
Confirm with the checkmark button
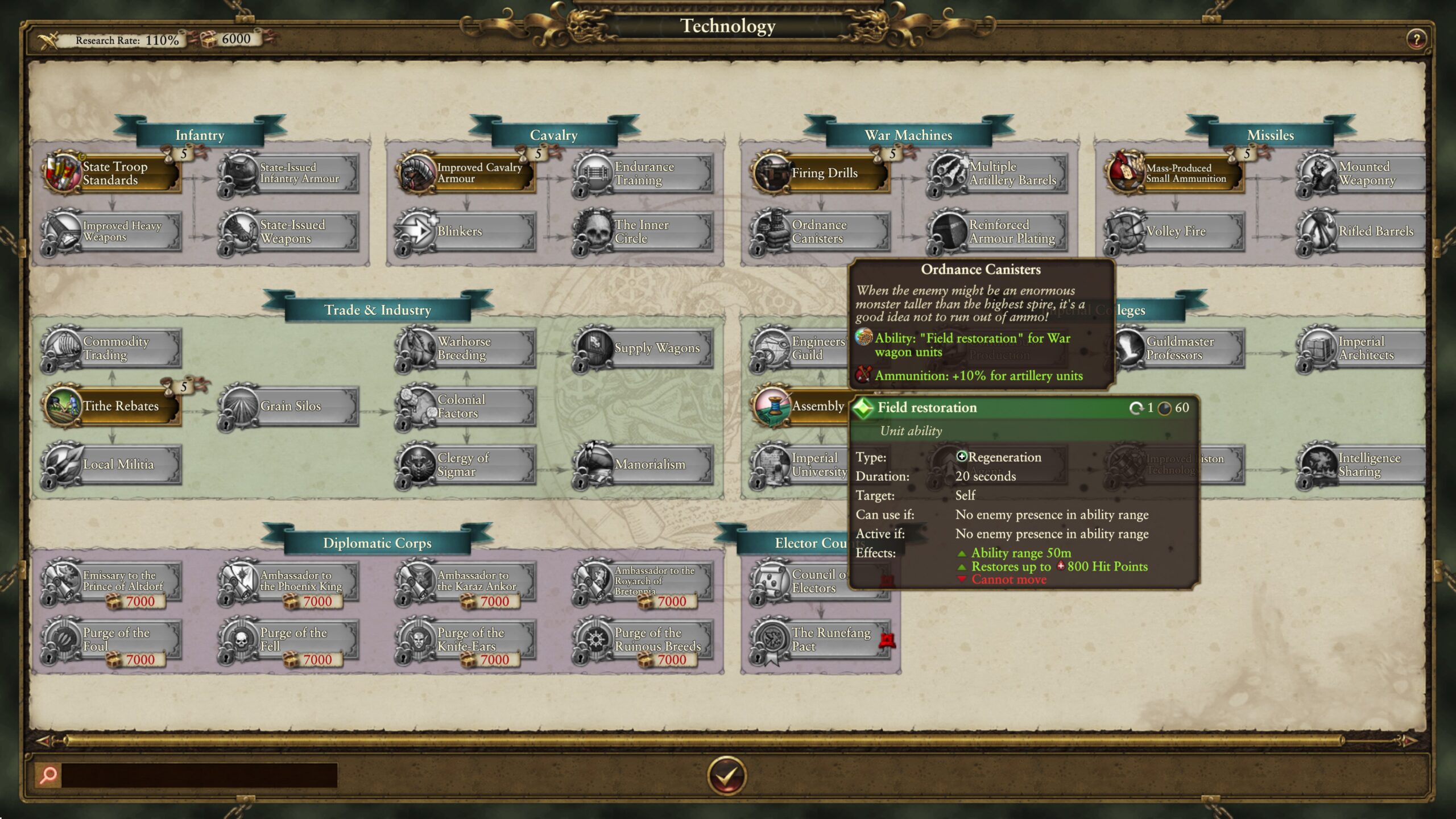tap(727, 775)
